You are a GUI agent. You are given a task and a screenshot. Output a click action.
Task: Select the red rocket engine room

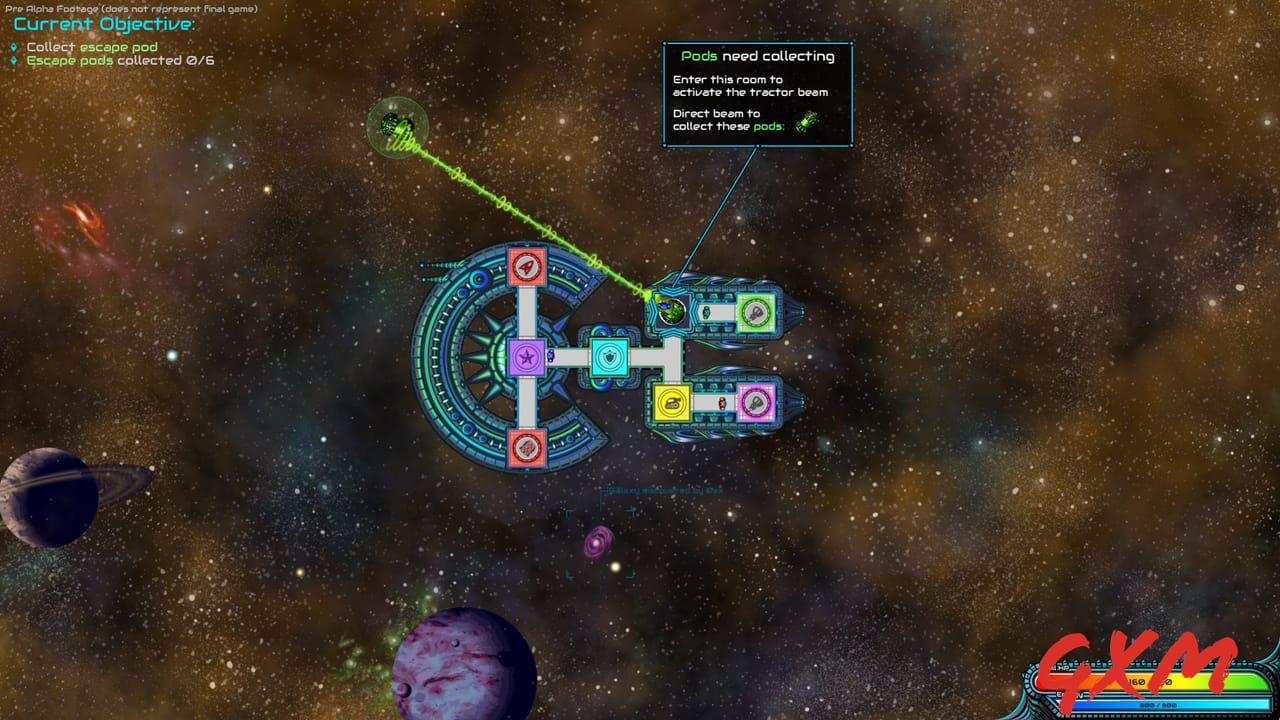pyautogui.click(x=526, y=266)
